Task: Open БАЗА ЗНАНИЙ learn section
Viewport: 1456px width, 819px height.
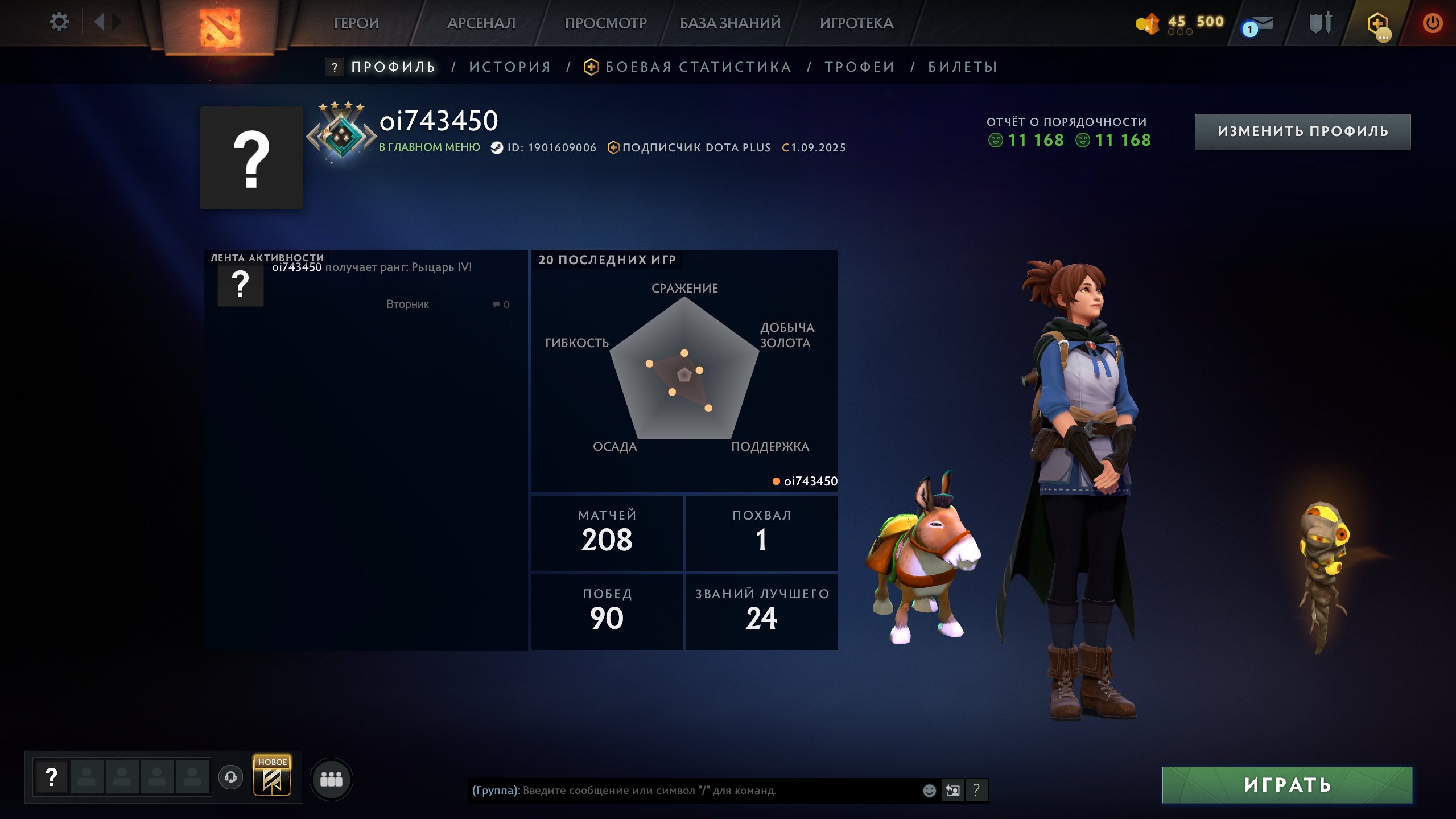Action: 730,23
